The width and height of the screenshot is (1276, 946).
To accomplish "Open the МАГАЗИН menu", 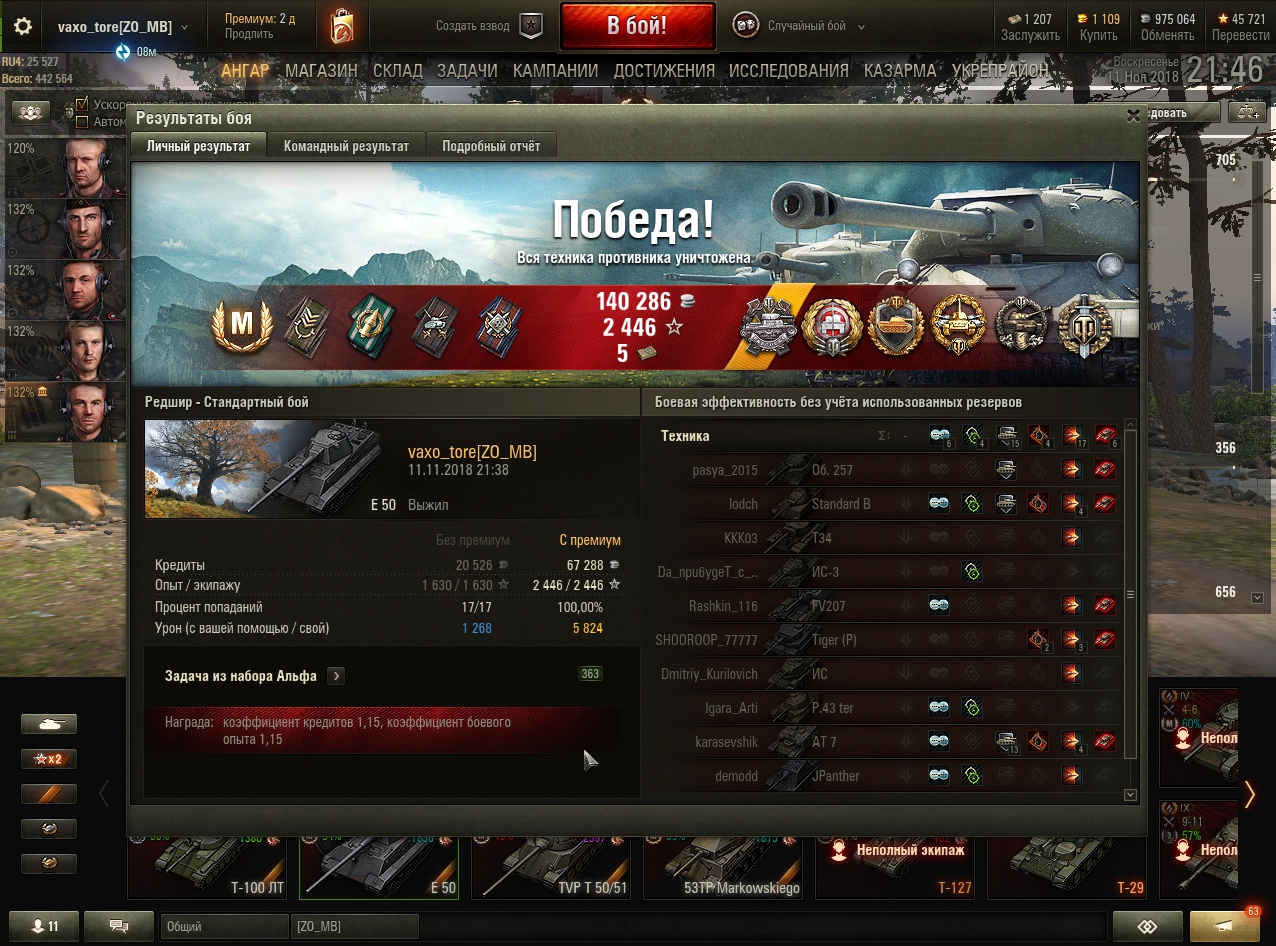I will [321, 71].
